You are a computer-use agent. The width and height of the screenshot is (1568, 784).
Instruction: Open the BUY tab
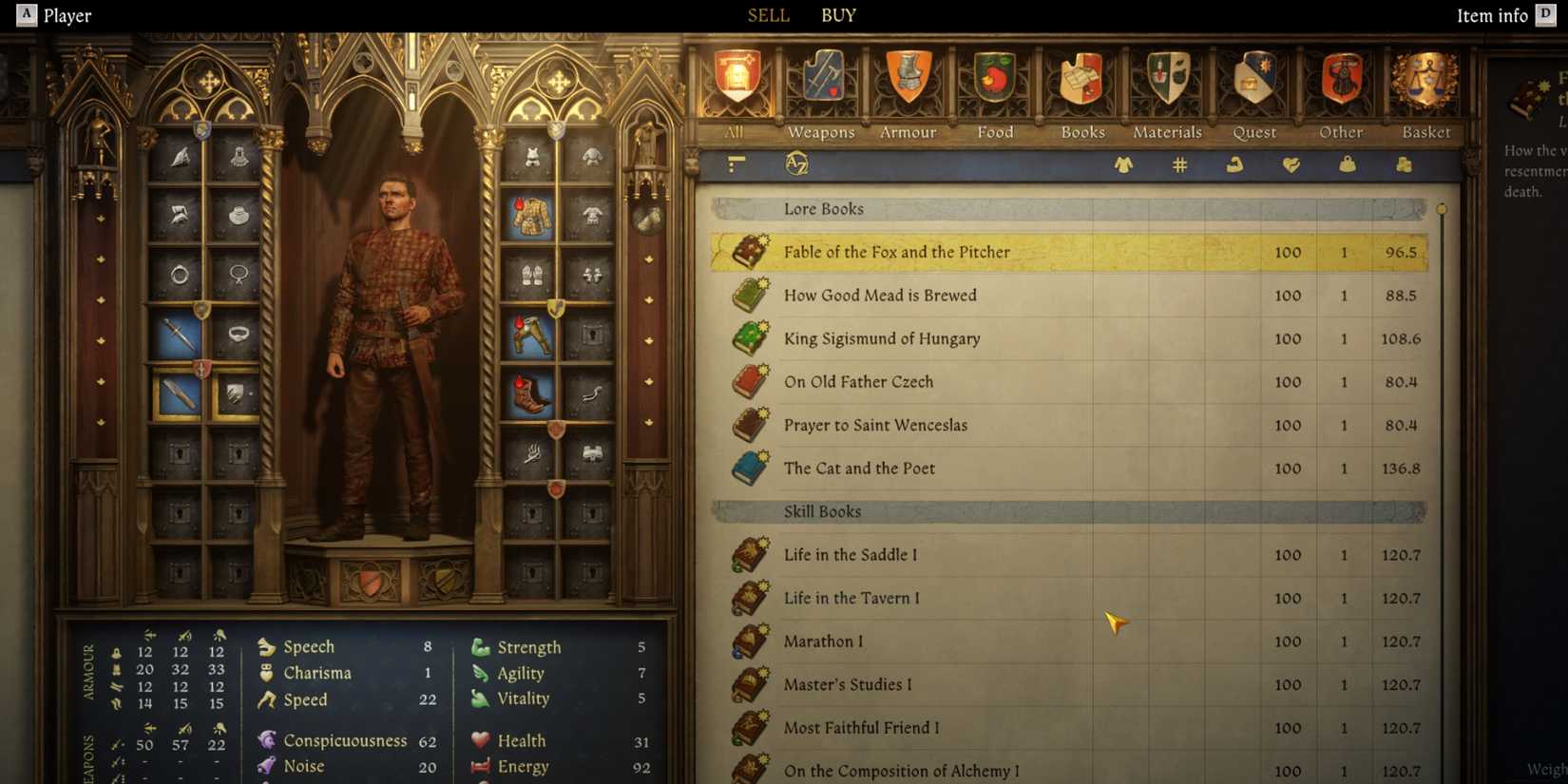(837, 15)
